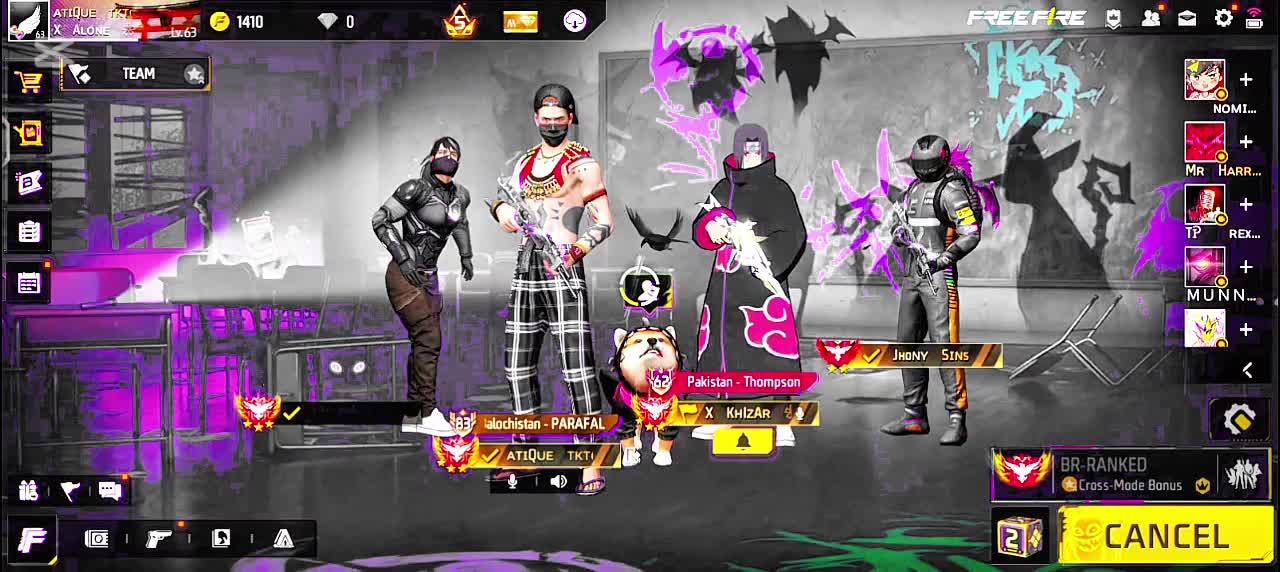Invite Mr HARR to the squad

point(1246,142)
